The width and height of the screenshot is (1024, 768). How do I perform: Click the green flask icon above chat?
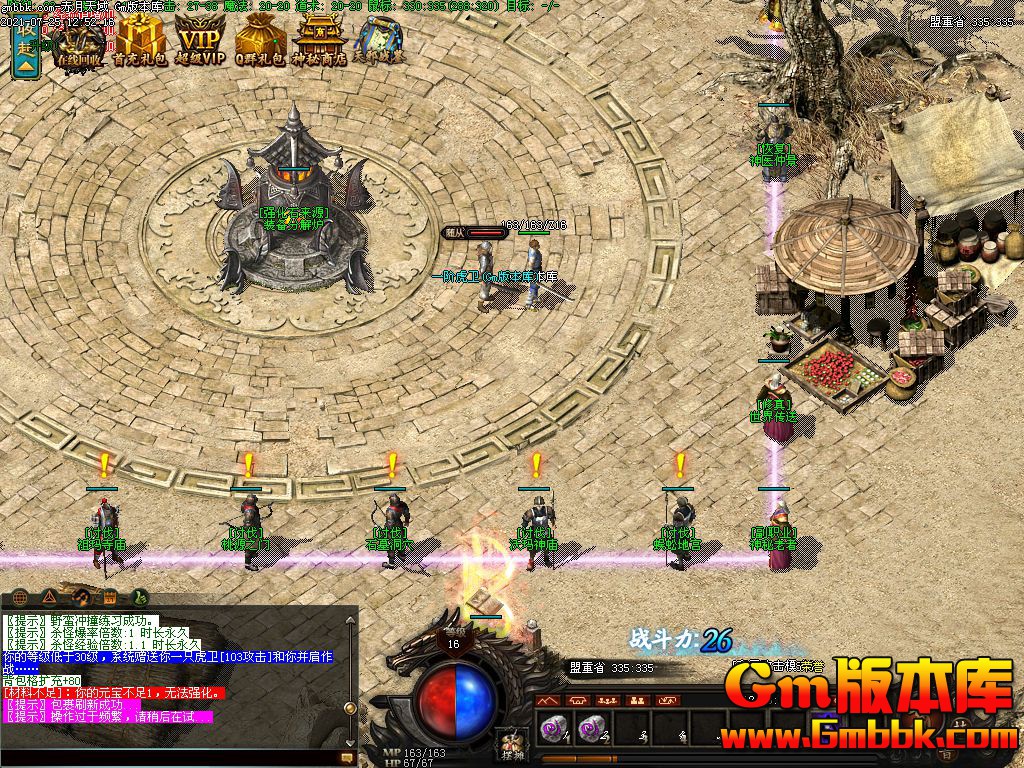click(x=139, y=597)
